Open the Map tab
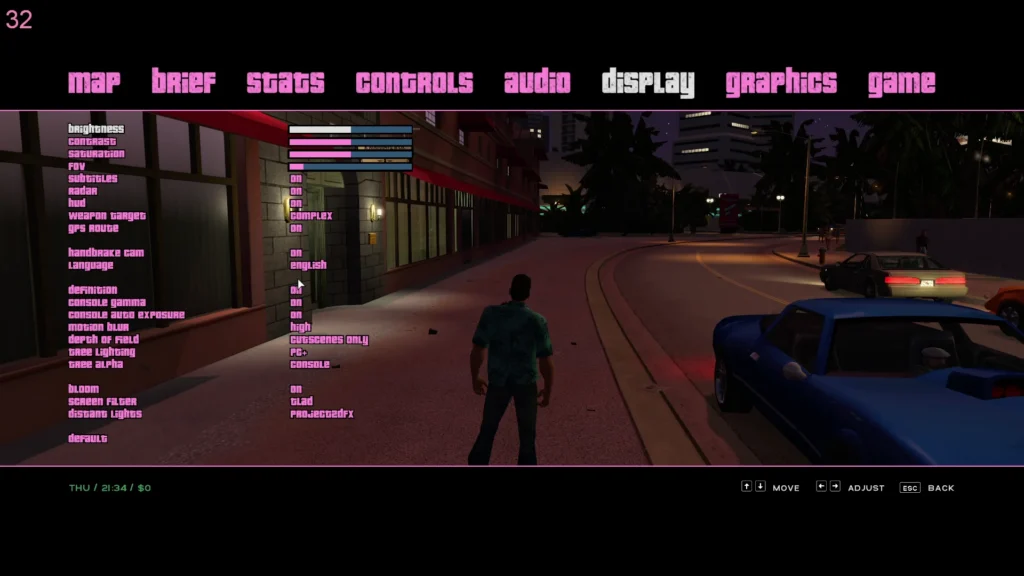The image size is (1024, 576). [94, 82]
